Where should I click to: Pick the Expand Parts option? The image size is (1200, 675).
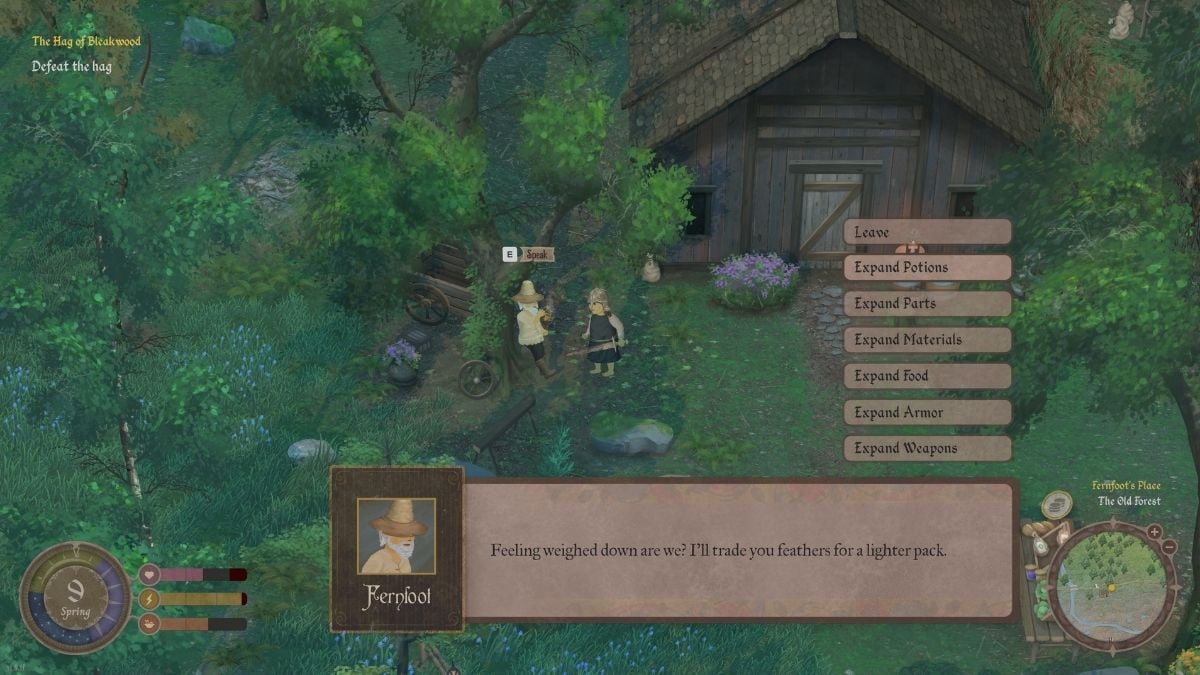tap(927, 304)
